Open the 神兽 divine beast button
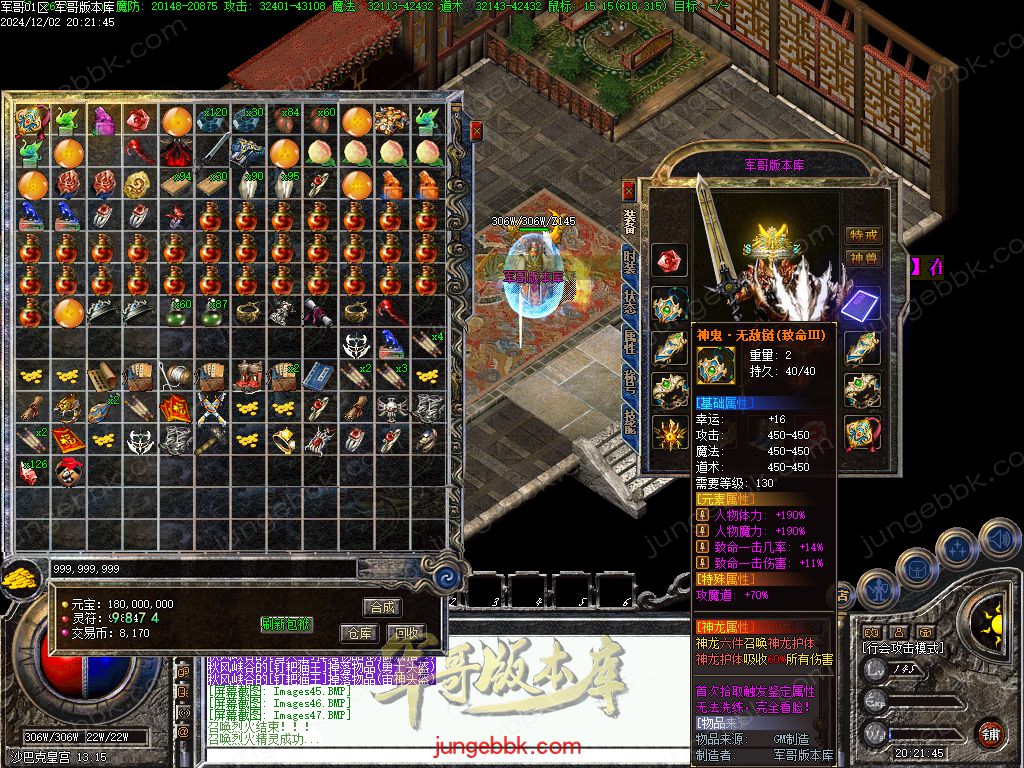 tap(863, 258)
